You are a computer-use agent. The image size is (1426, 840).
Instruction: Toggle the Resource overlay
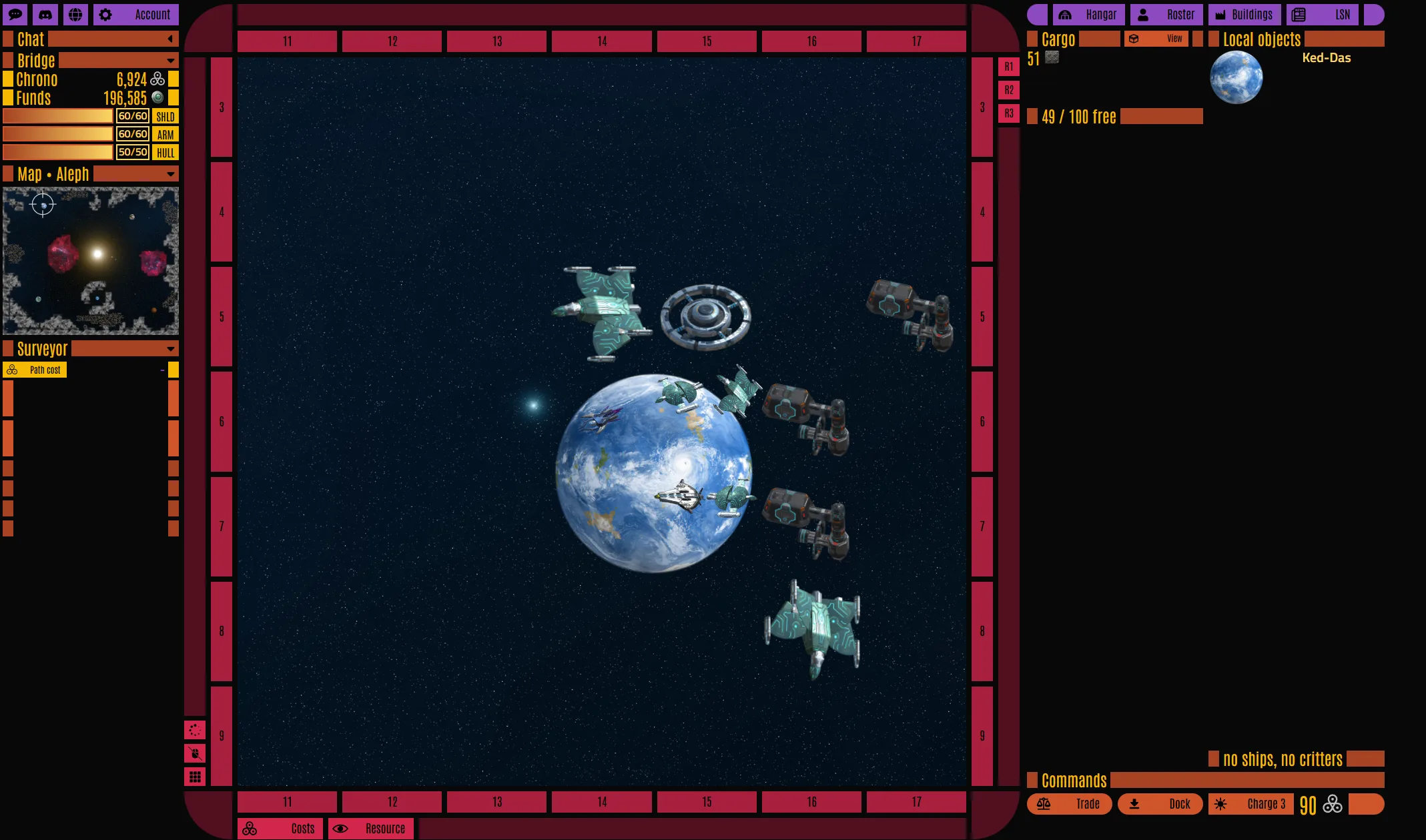371,829
